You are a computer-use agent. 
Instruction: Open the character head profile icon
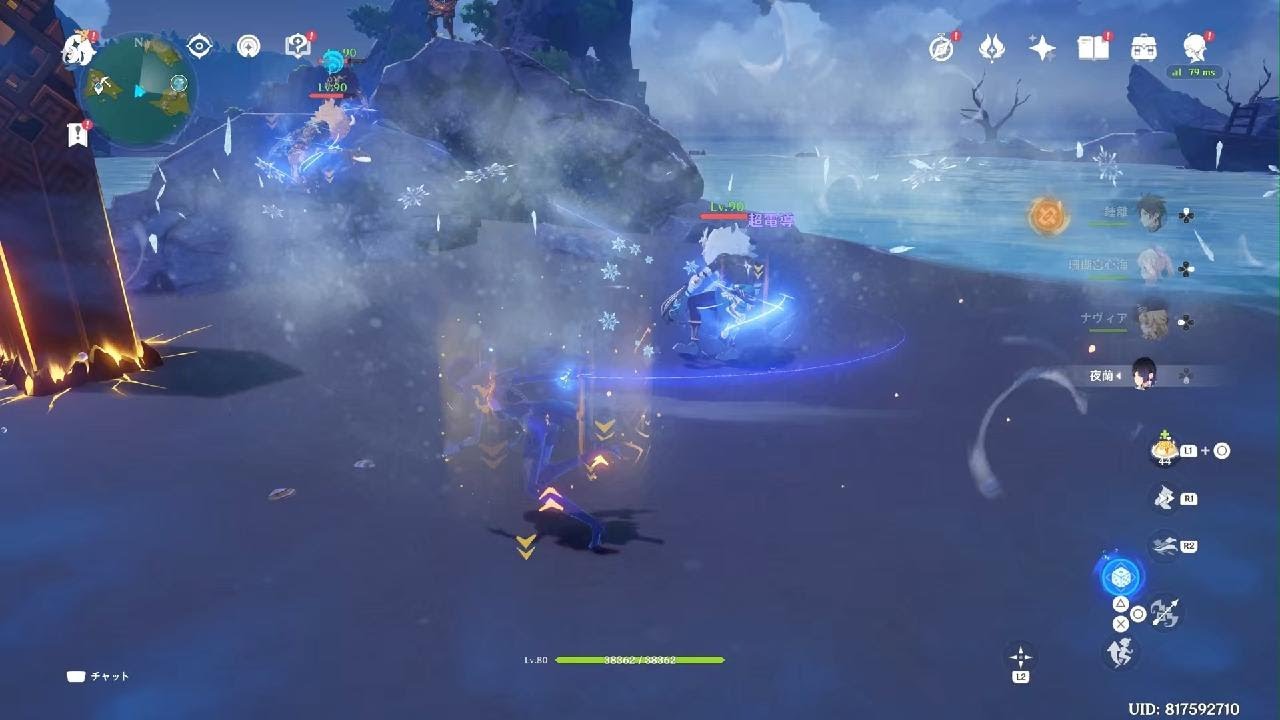coord(1193,48)
